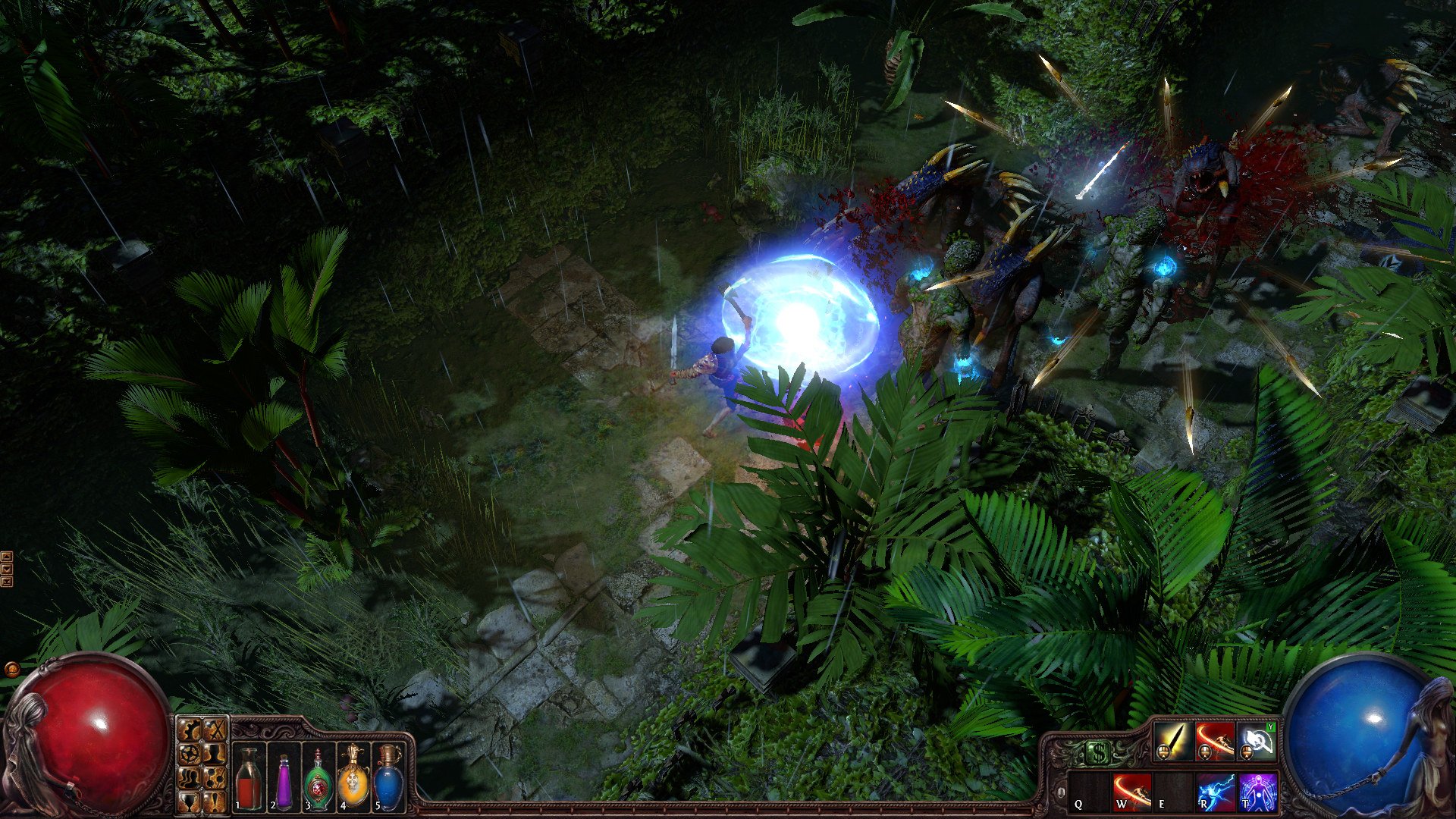Click the up arrow on the left screen edge
This screenshot has width=1456, height=819.
[x=6, y=557]
